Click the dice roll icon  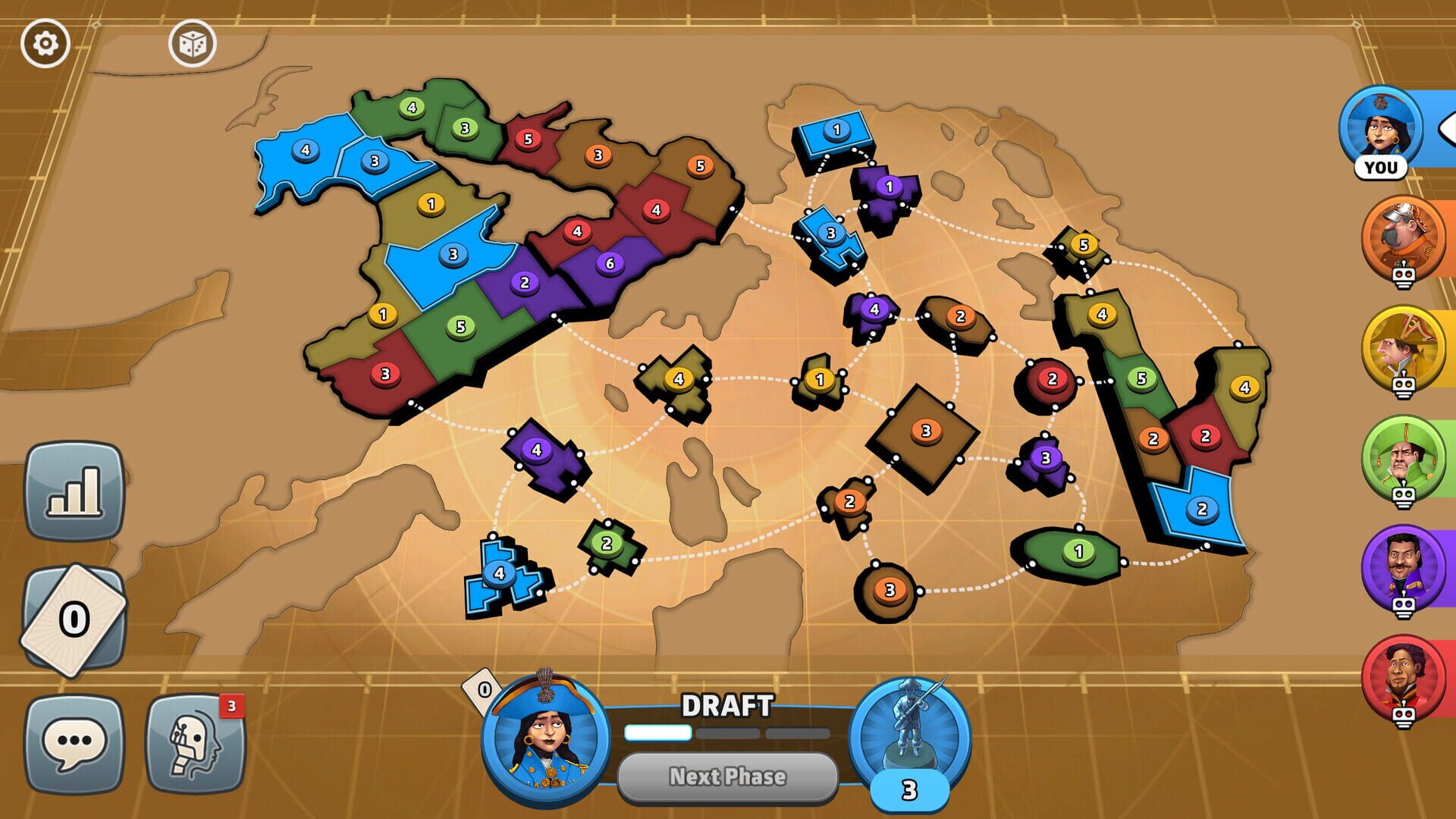pyautogui.click(x=192, y=44)
